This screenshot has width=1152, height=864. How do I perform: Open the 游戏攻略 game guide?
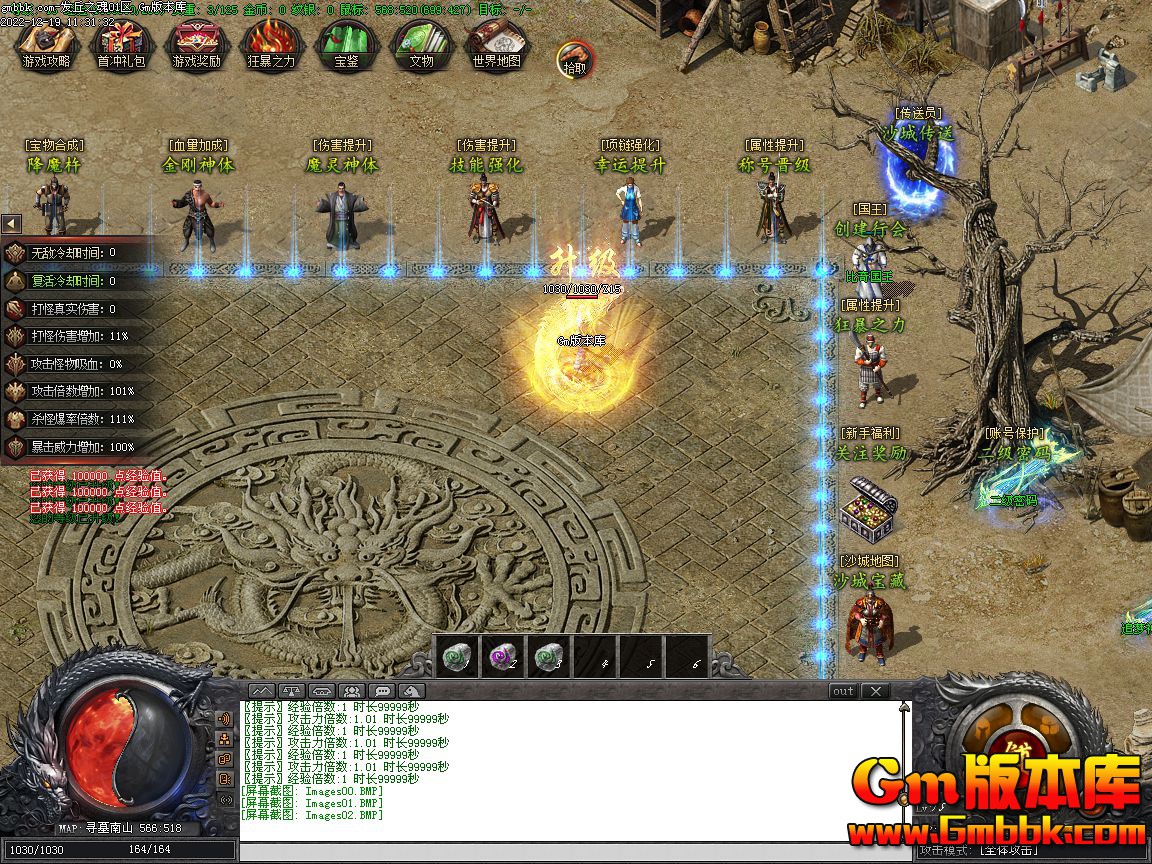[46, 46]
